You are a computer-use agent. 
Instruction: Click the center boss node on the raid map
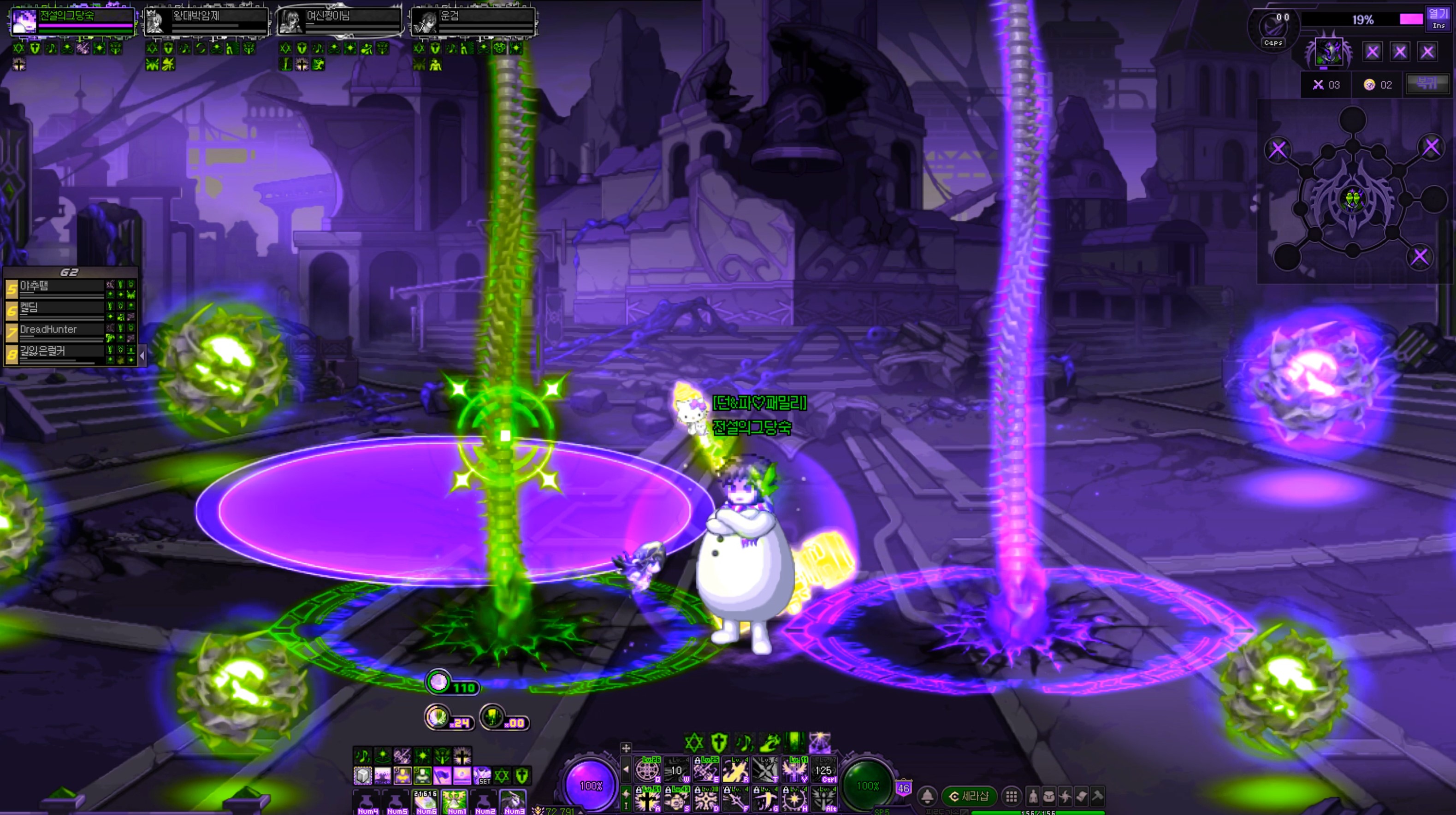click(1352, 199)
